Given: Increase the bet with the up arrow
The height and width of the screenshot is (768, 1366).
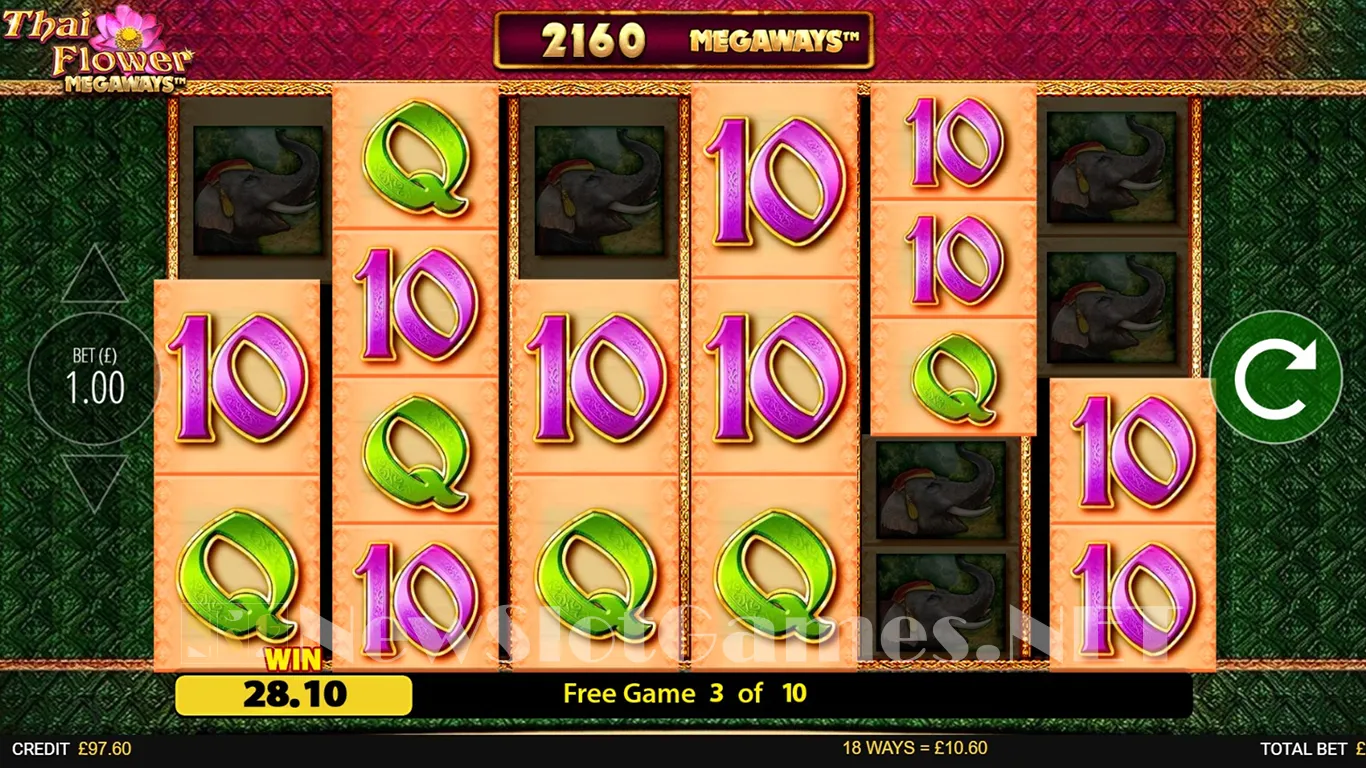Looking at the screenshot, I should point(95,277).
